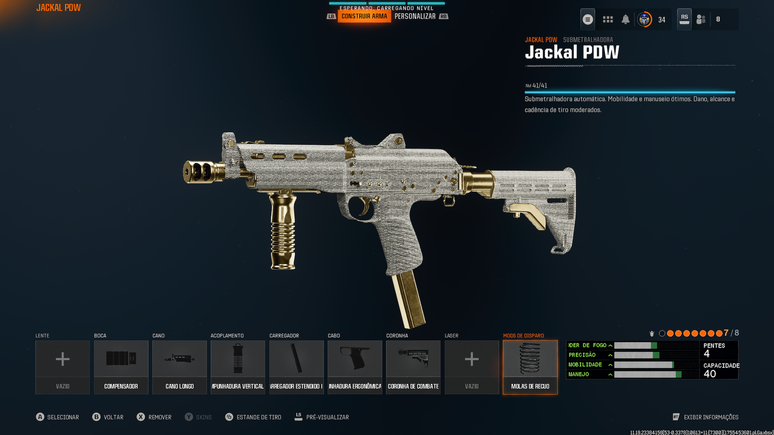Viewport: 774px width, 435px height.
Task: Open the social friends icon
Action: pos(701,19)
